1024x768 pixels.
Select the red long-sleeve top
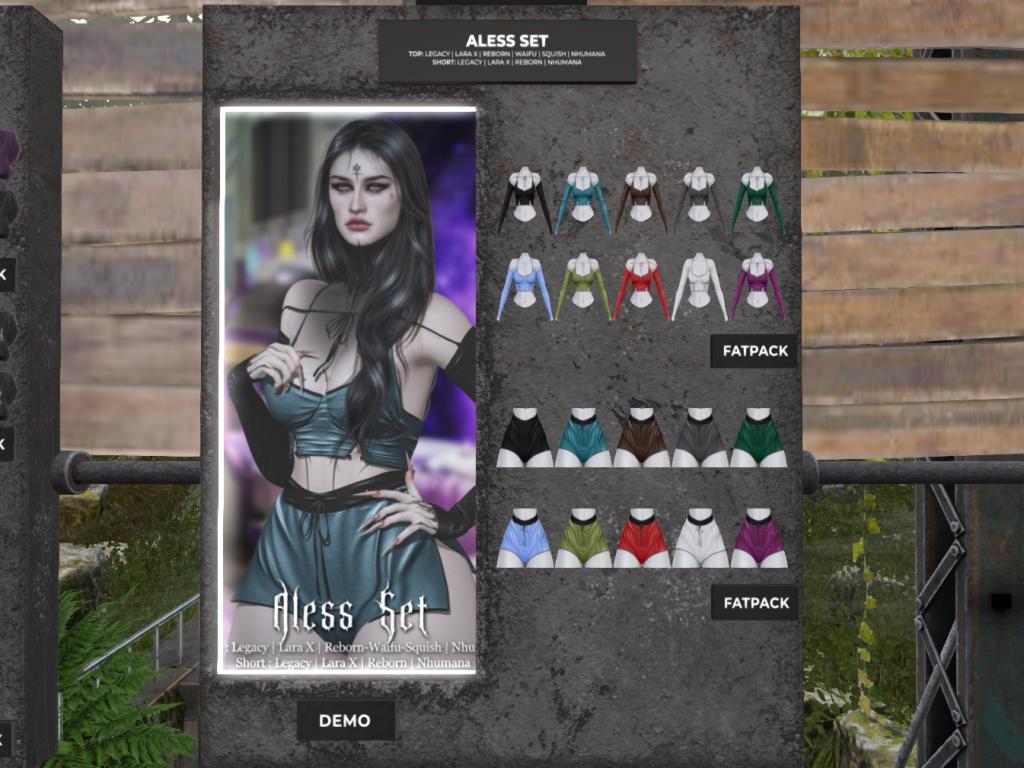click(641, 286)
